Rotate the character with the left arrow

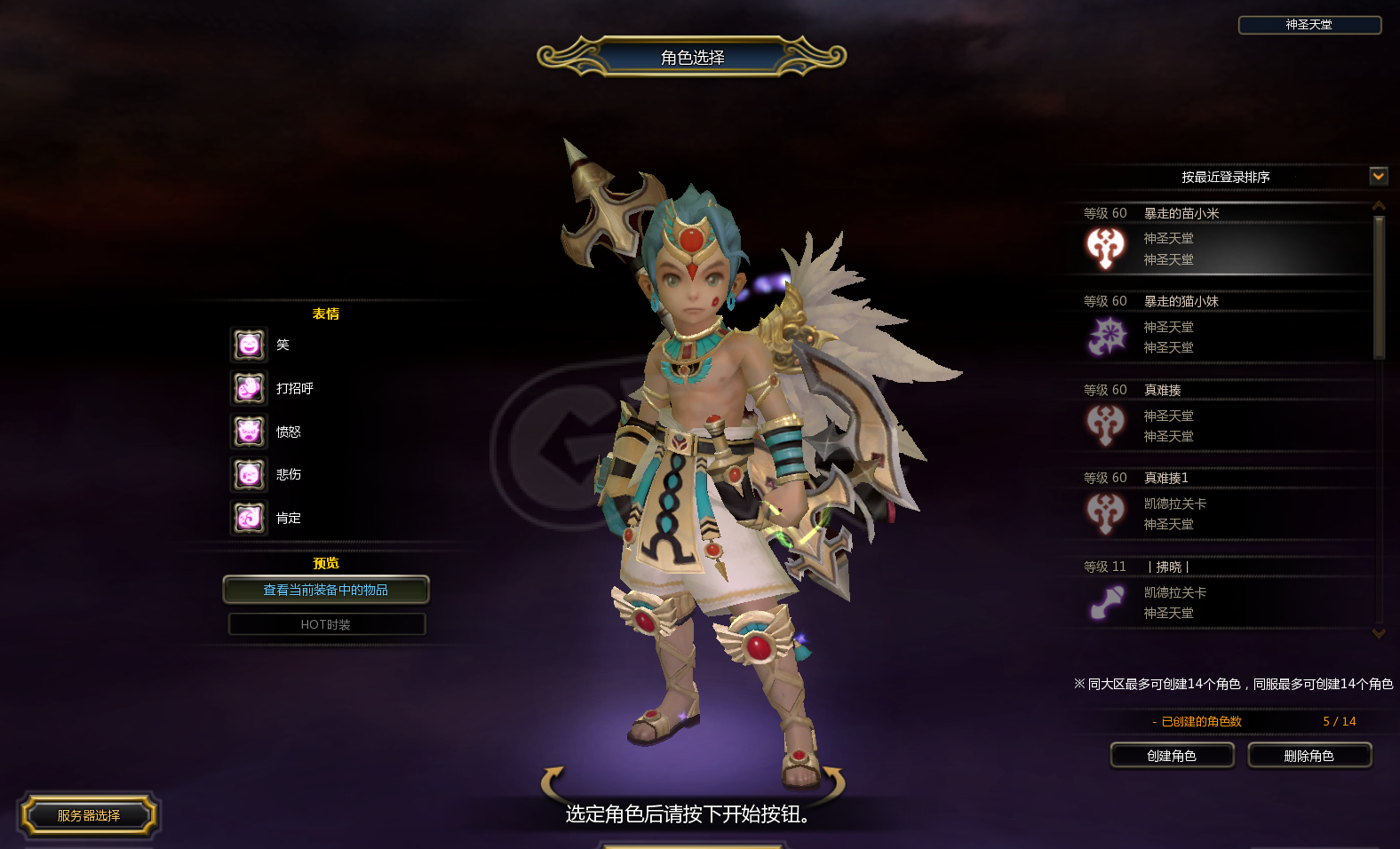553,781
